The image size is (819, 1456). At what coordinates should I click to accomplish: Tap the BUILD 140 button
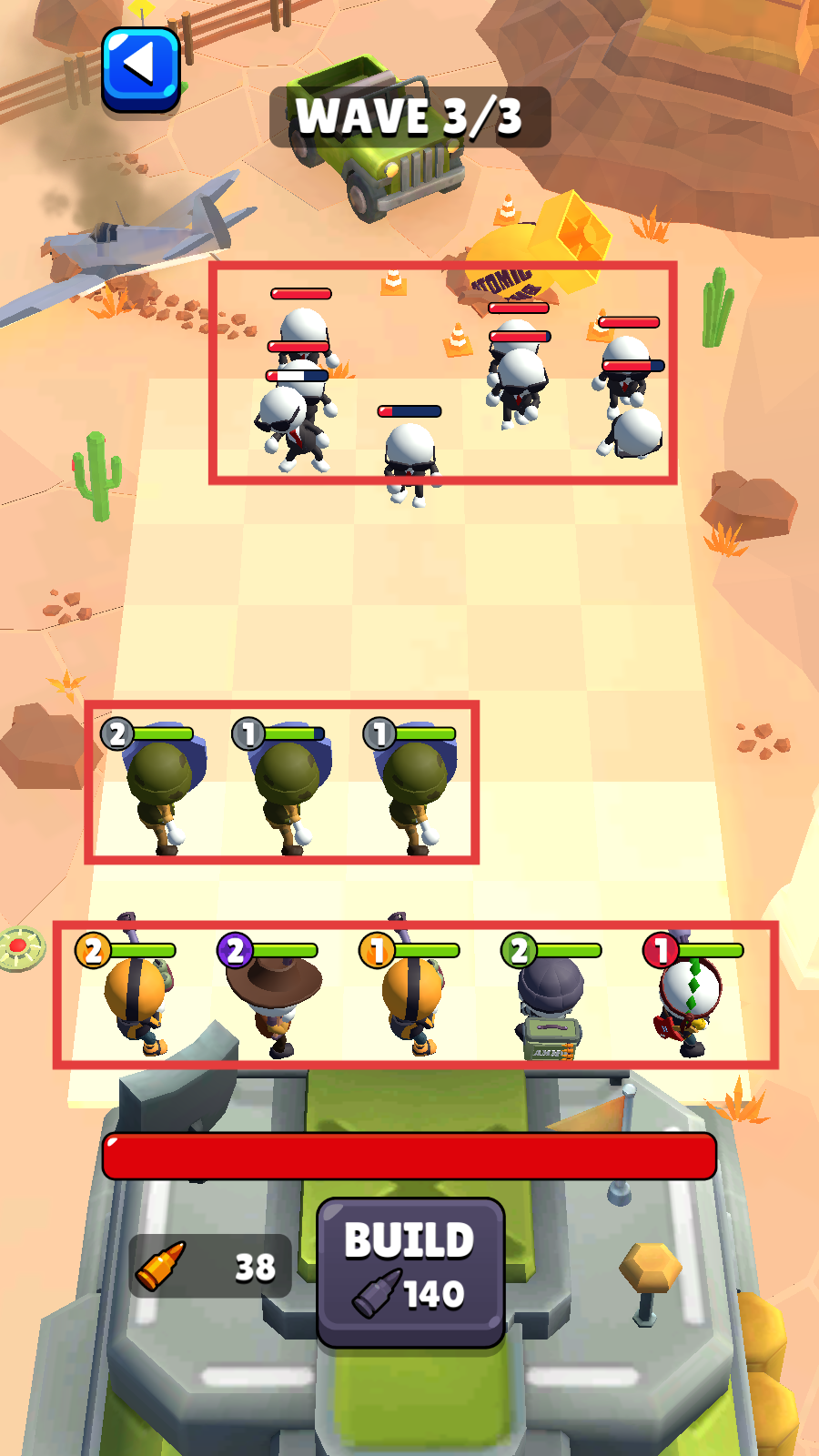[x=409, y=1270]
